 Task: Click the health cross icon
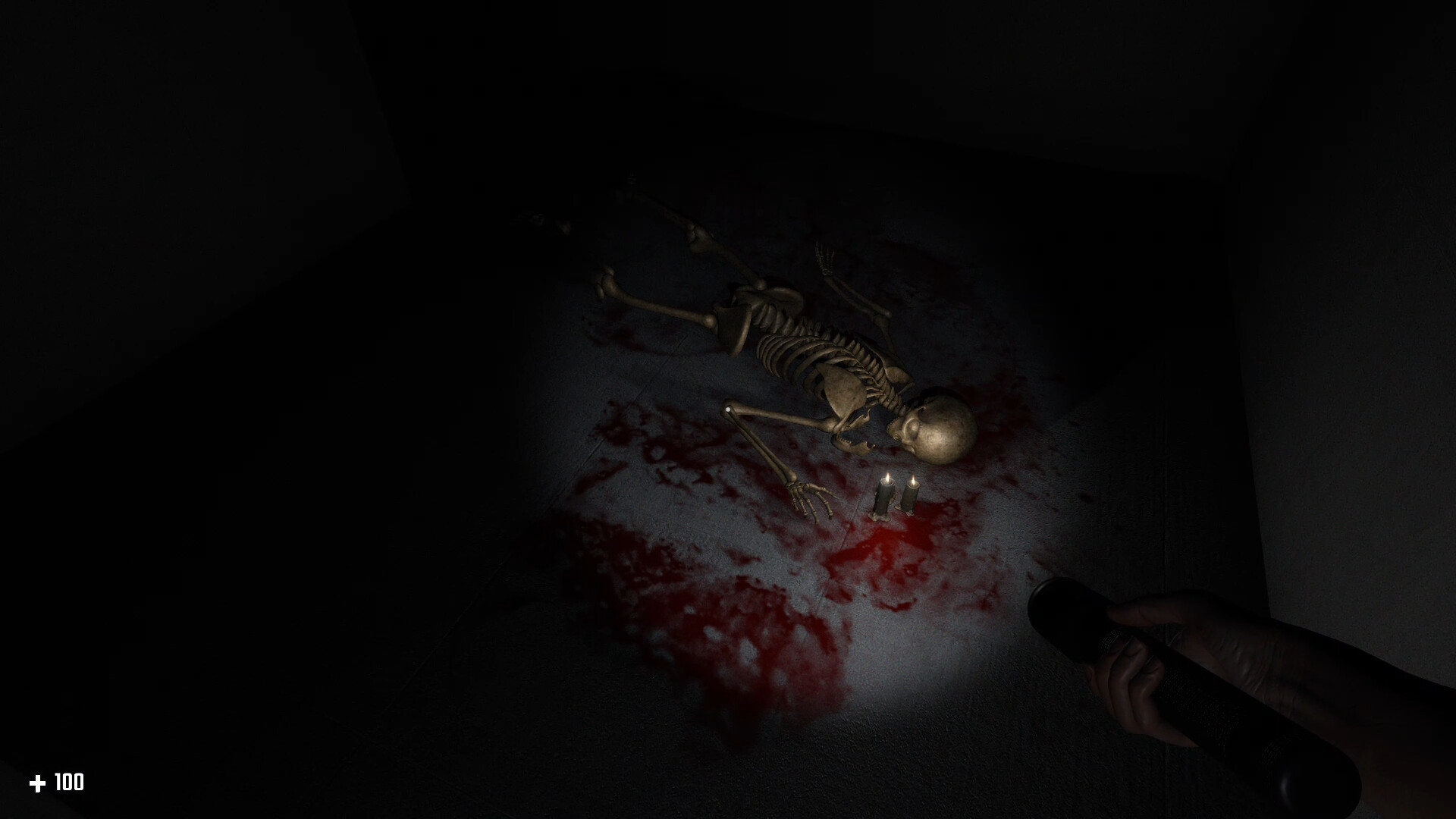coord(39,782)
